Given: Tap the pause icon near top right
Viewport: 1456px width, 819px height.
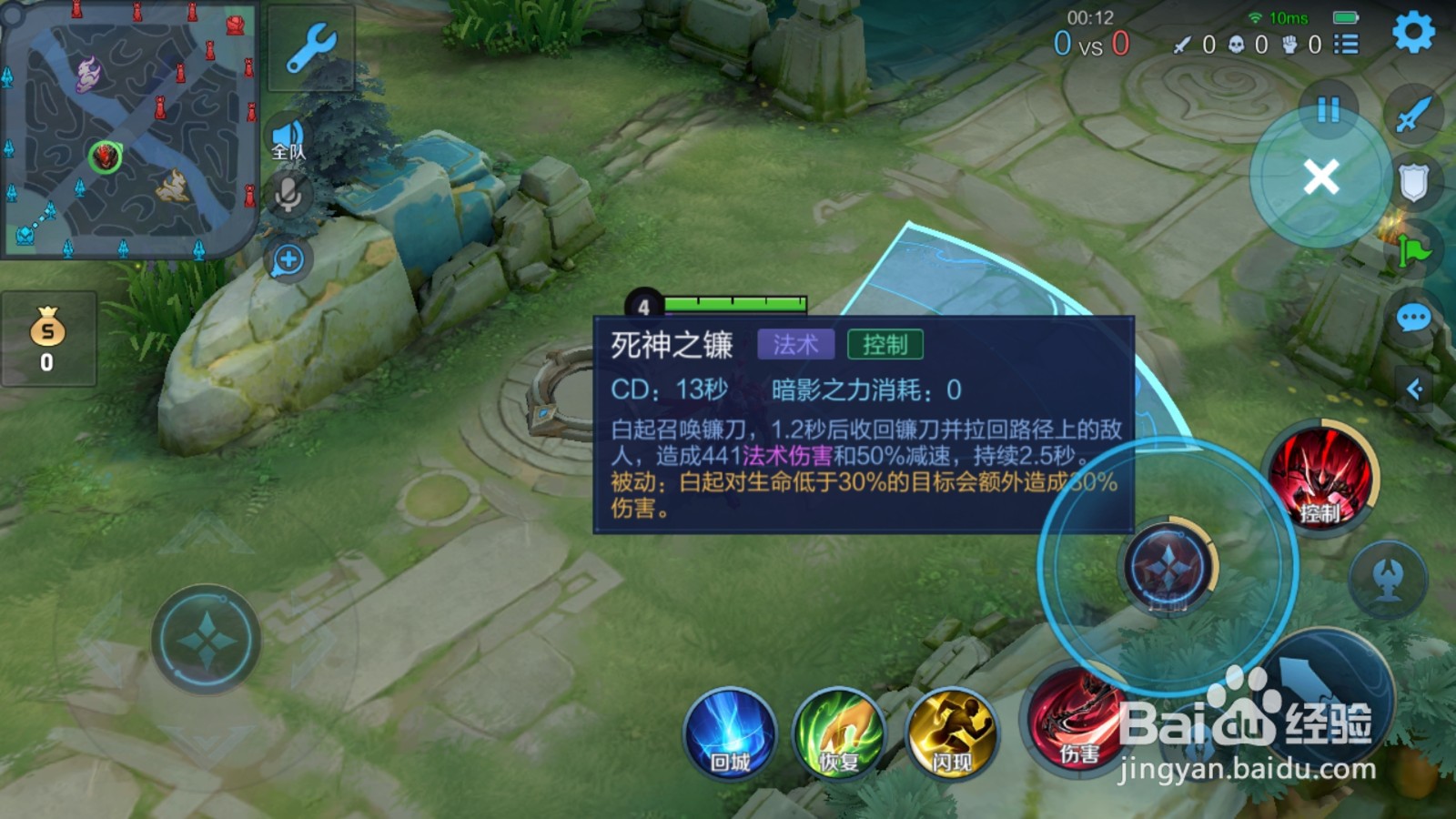Looking at the screenshot, I should pyautogui.click(x=1327, y=109).
